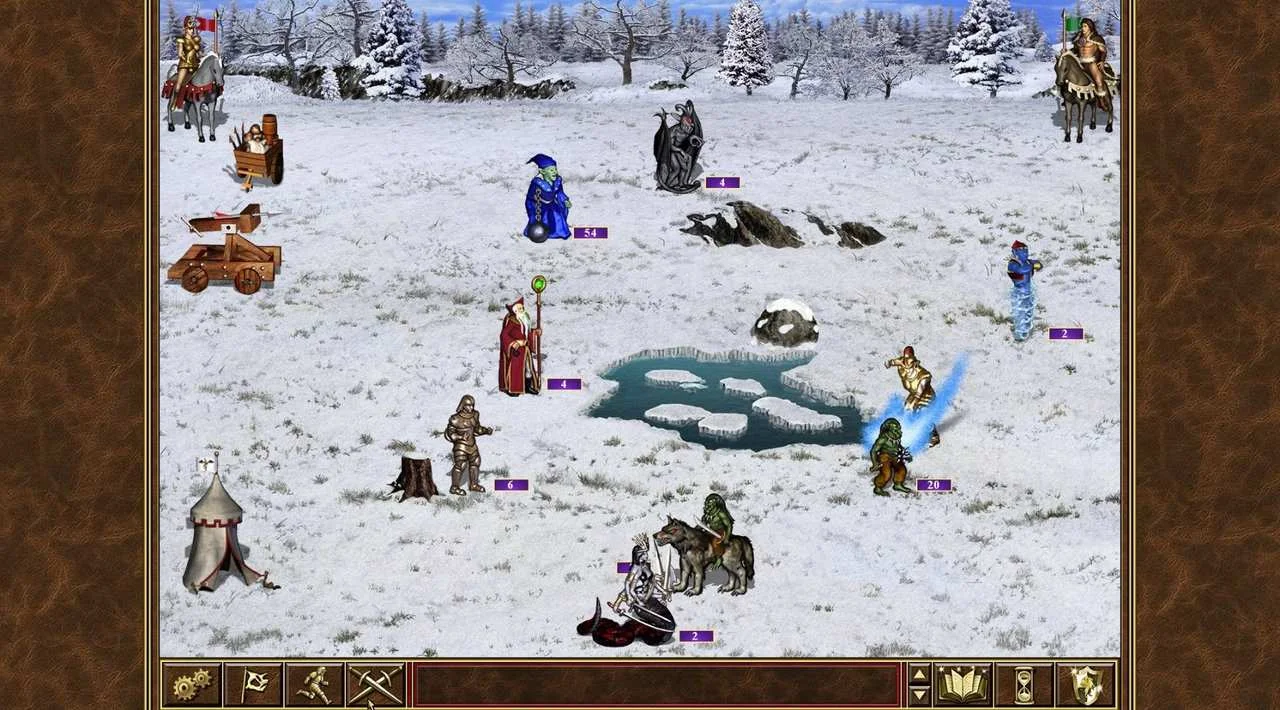Toggle auto-combat with the crossed swords button
The height and width of the screenshot is (710, 1280).
click(x=375, y=685)
